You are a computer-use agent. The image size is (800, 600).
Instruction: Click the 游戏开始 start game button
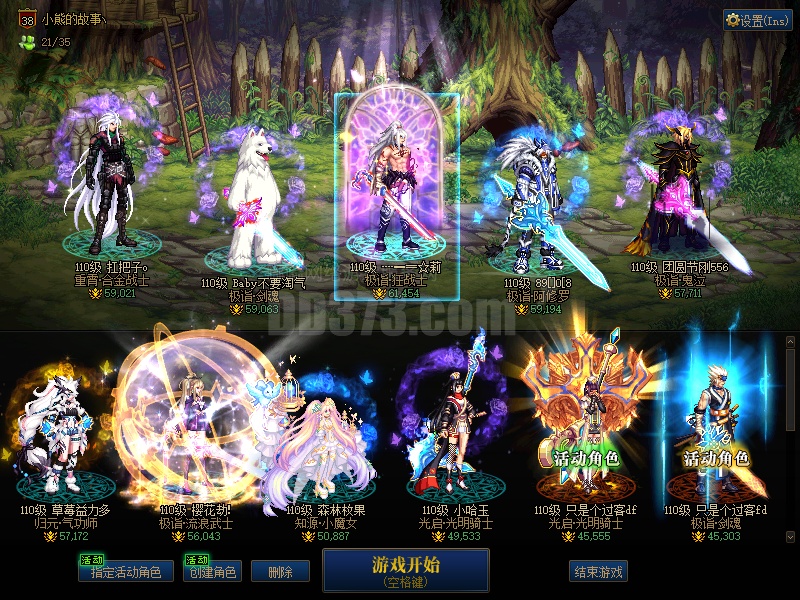[x=405, y=570]
